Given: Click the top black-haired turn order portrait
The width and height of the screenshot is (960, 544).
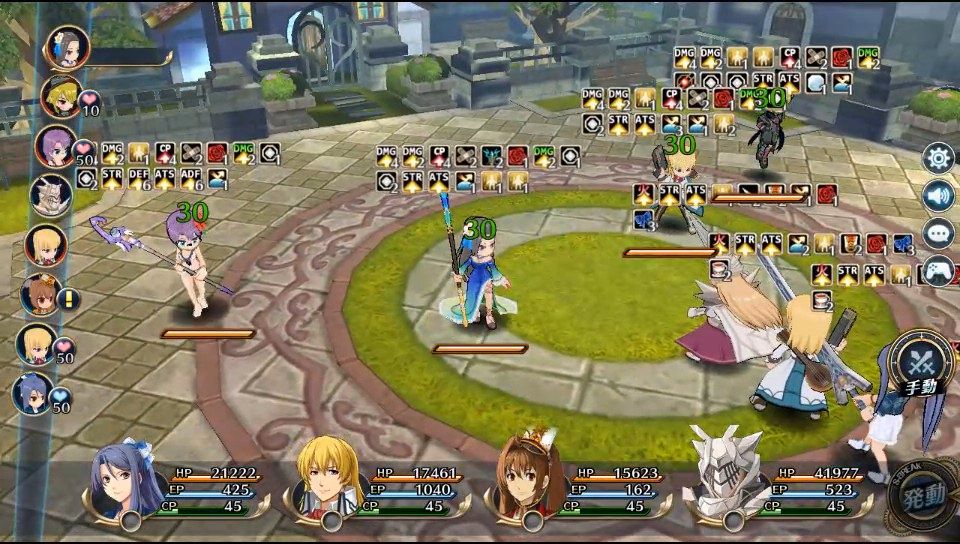Looking at the screenshot, I should 67,46.
